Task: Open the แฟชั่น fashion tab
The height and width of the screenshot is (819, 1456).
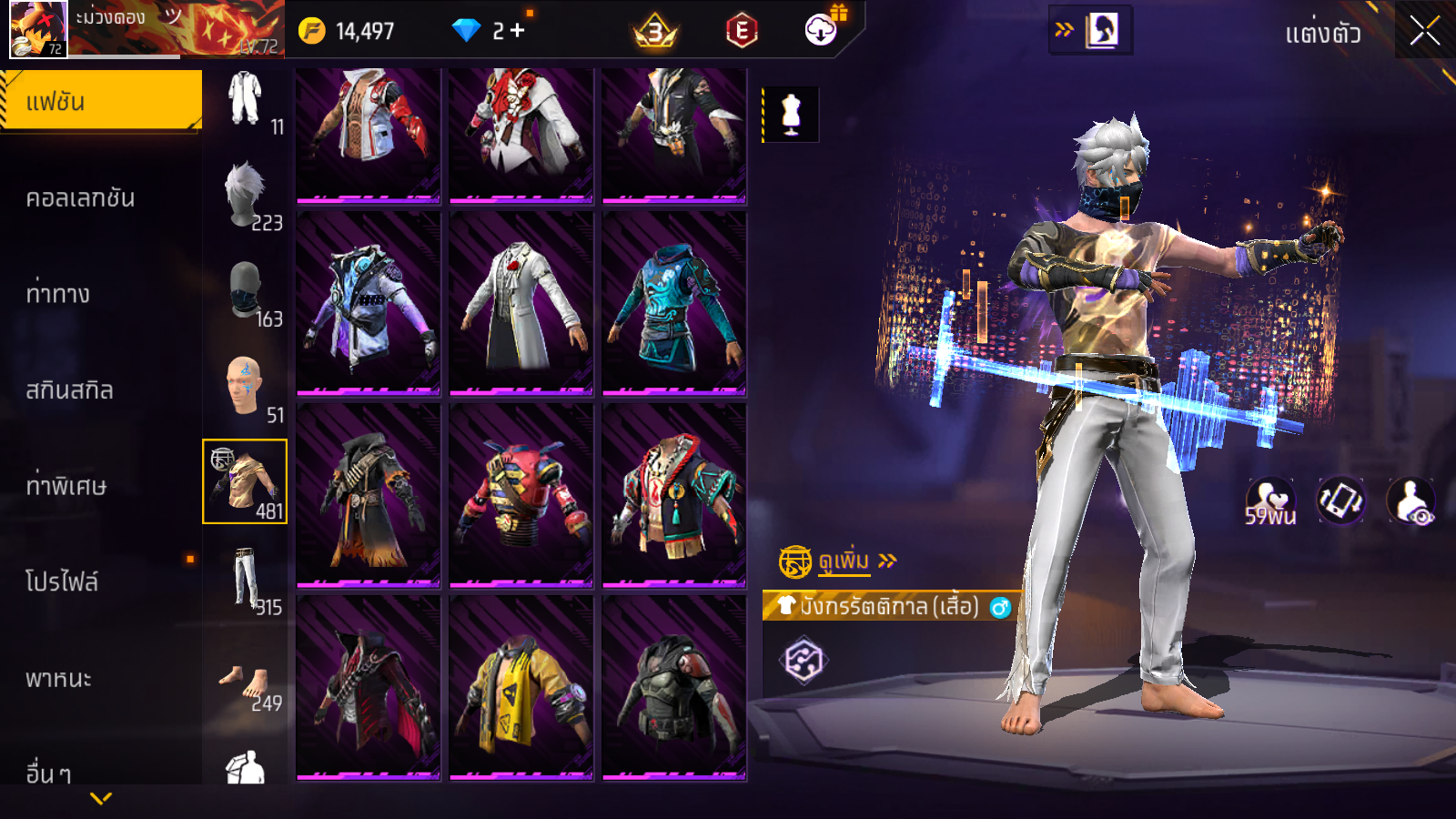Action: coord(101,101)
